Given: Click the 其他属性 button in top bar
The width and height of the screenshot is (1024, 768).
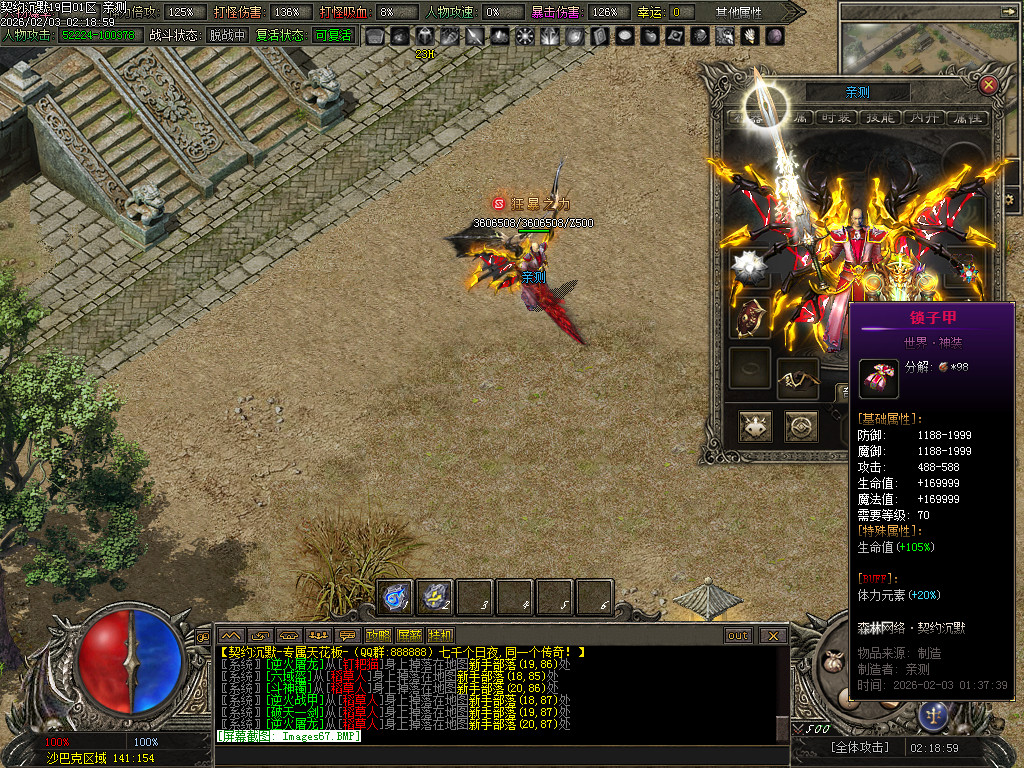Looking at the screenshot, I should (x=740, y=12).
